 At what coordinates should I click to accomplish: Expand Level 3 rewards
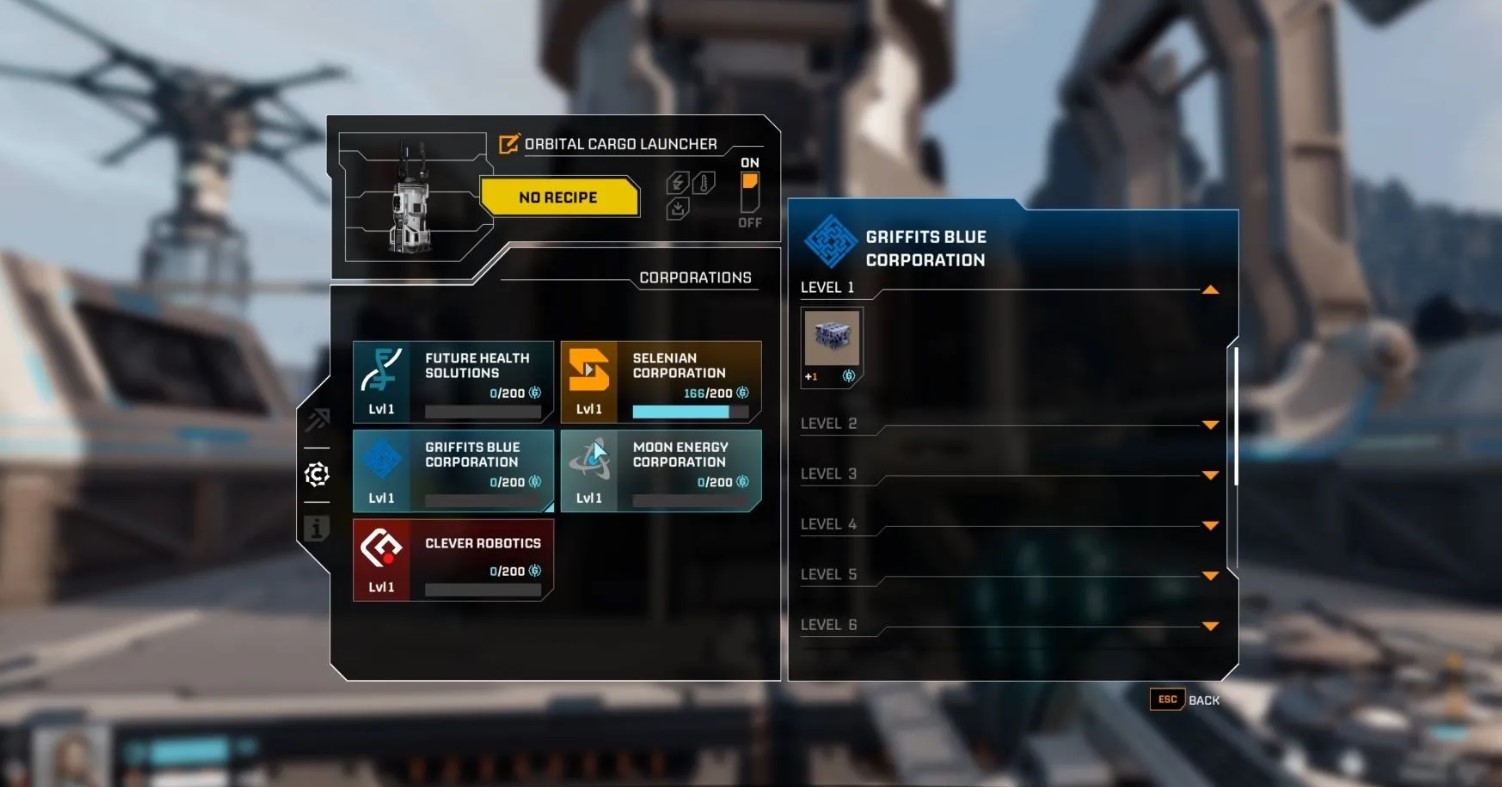click(1210, 475)
